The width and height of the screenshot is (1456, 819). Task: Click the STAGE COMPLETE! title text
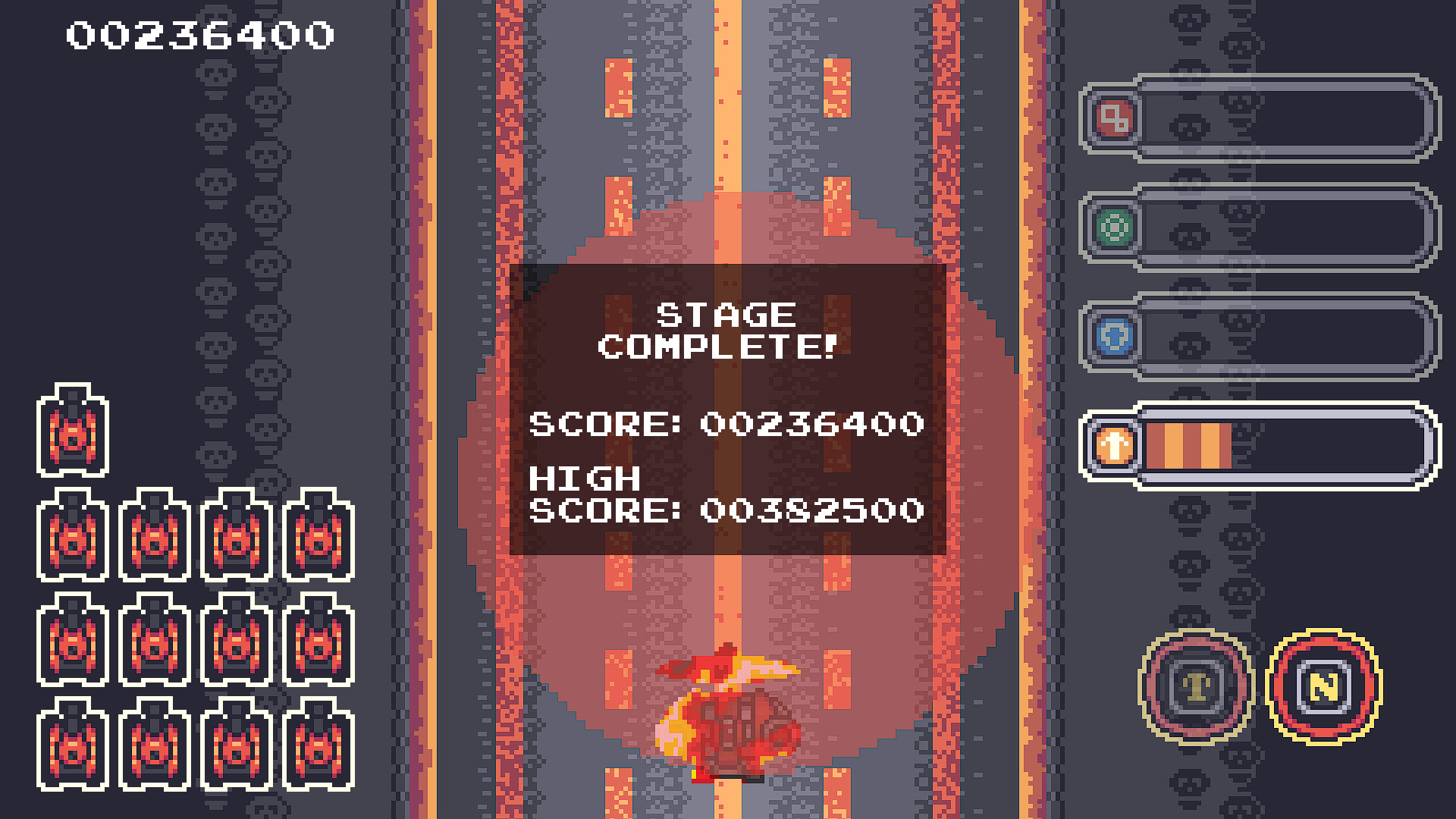click(x=728, y=330)
